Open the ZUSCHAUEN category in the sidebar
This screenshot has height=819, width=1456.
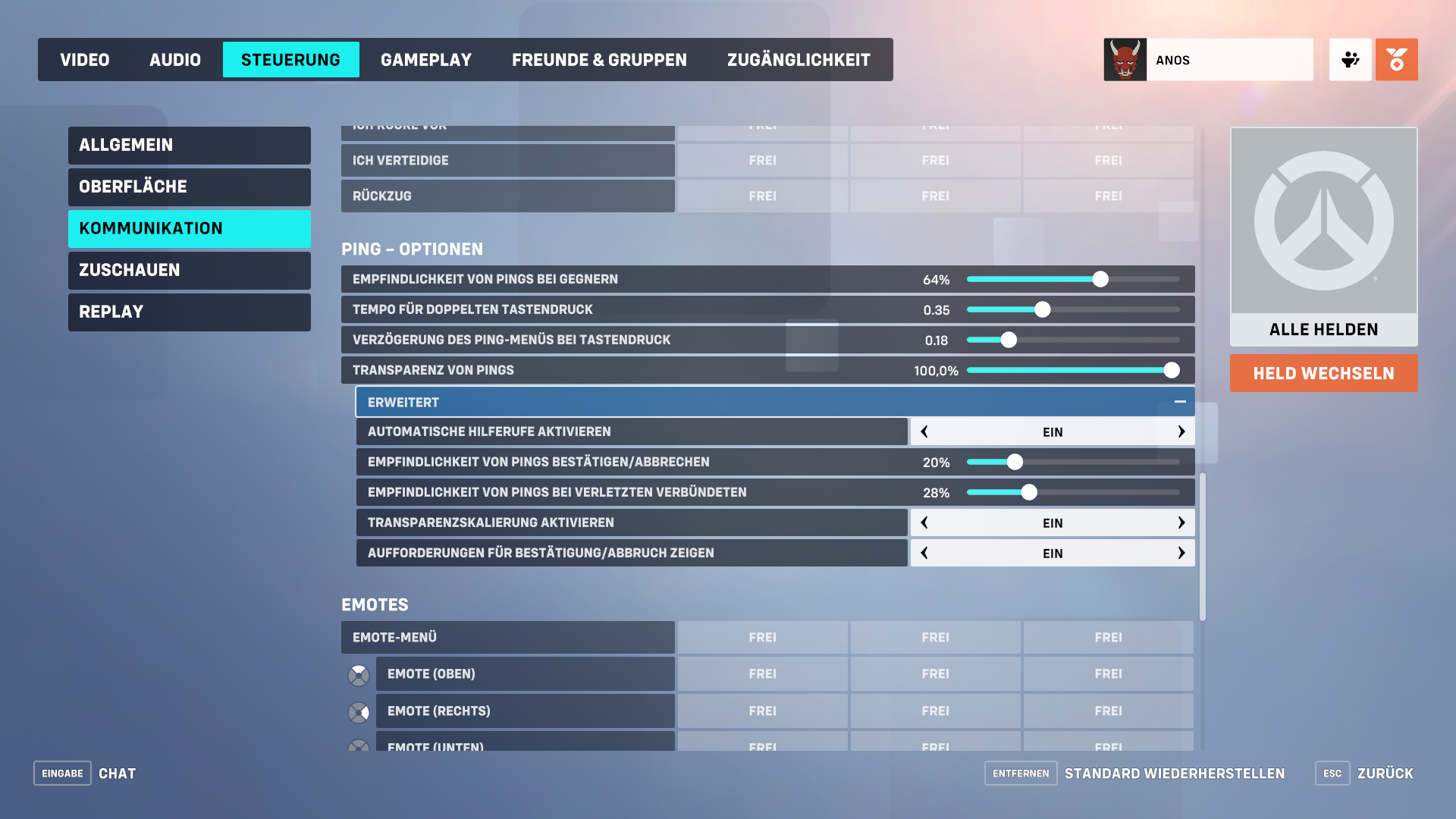point(189,270)
